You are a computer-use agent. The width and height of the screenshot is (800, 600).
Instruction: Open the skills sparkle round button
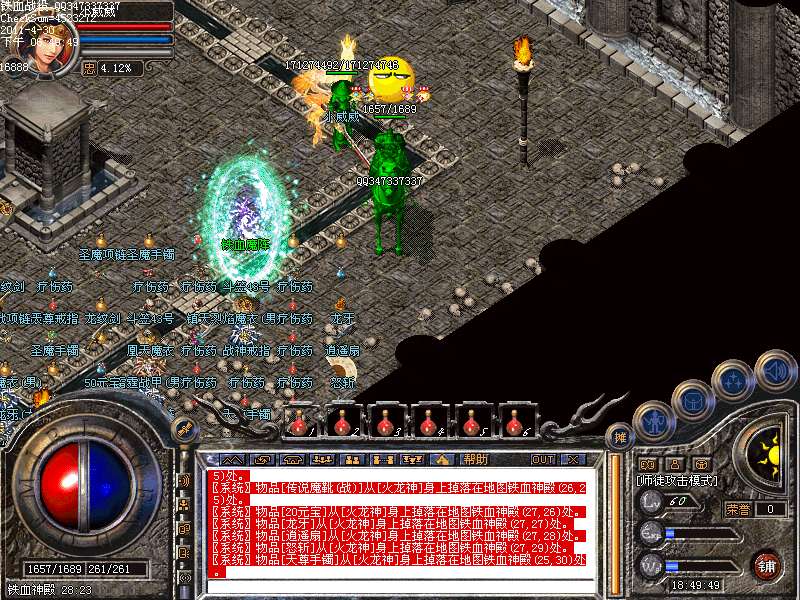pyautogui.click(x=735, y=380)
